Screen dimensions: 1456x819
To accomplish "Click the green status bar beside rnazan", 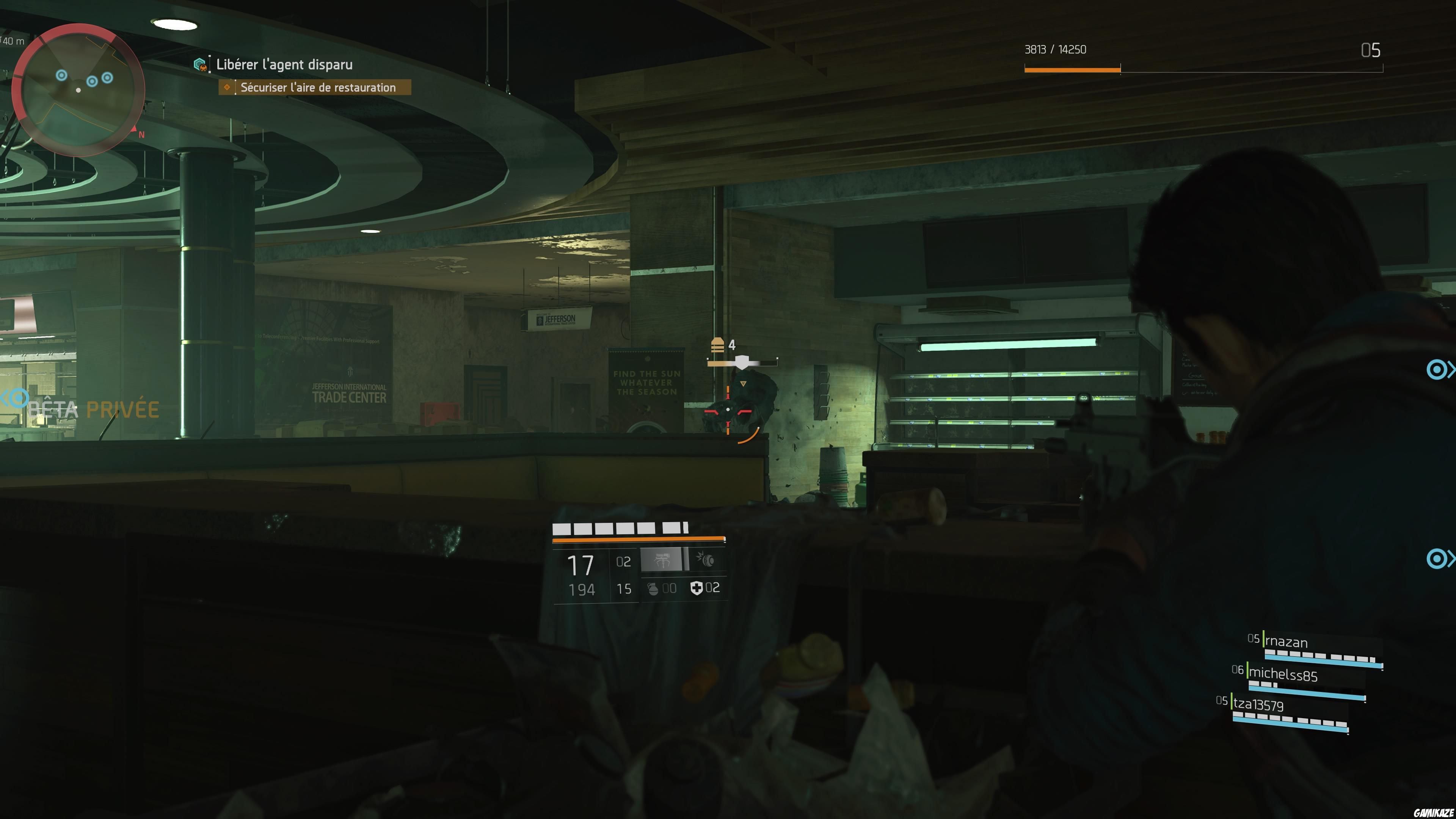I will pos(1264,639).
